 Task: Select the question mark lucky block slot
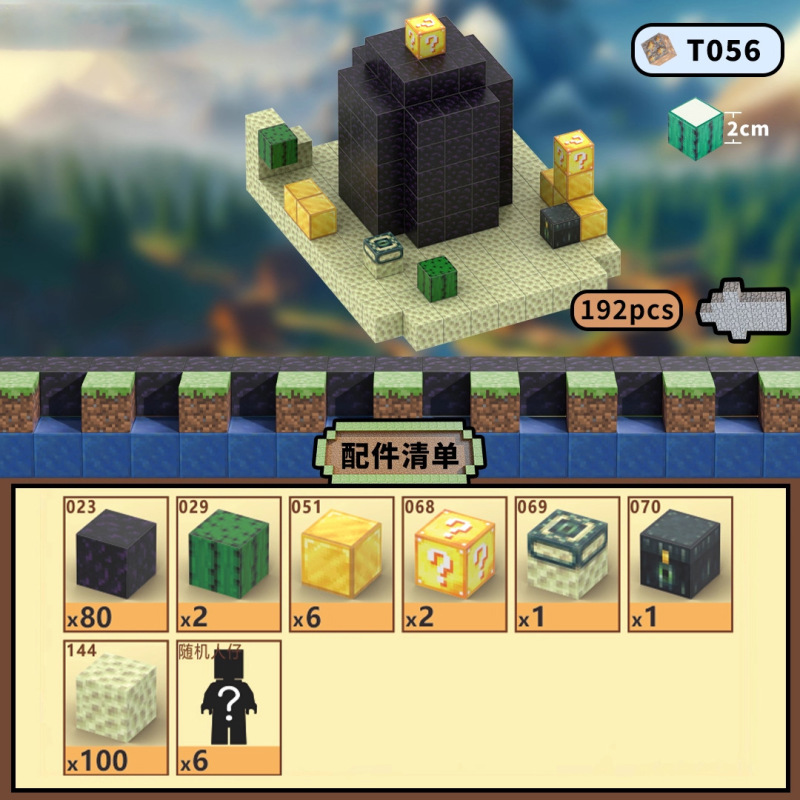point(453,563)
